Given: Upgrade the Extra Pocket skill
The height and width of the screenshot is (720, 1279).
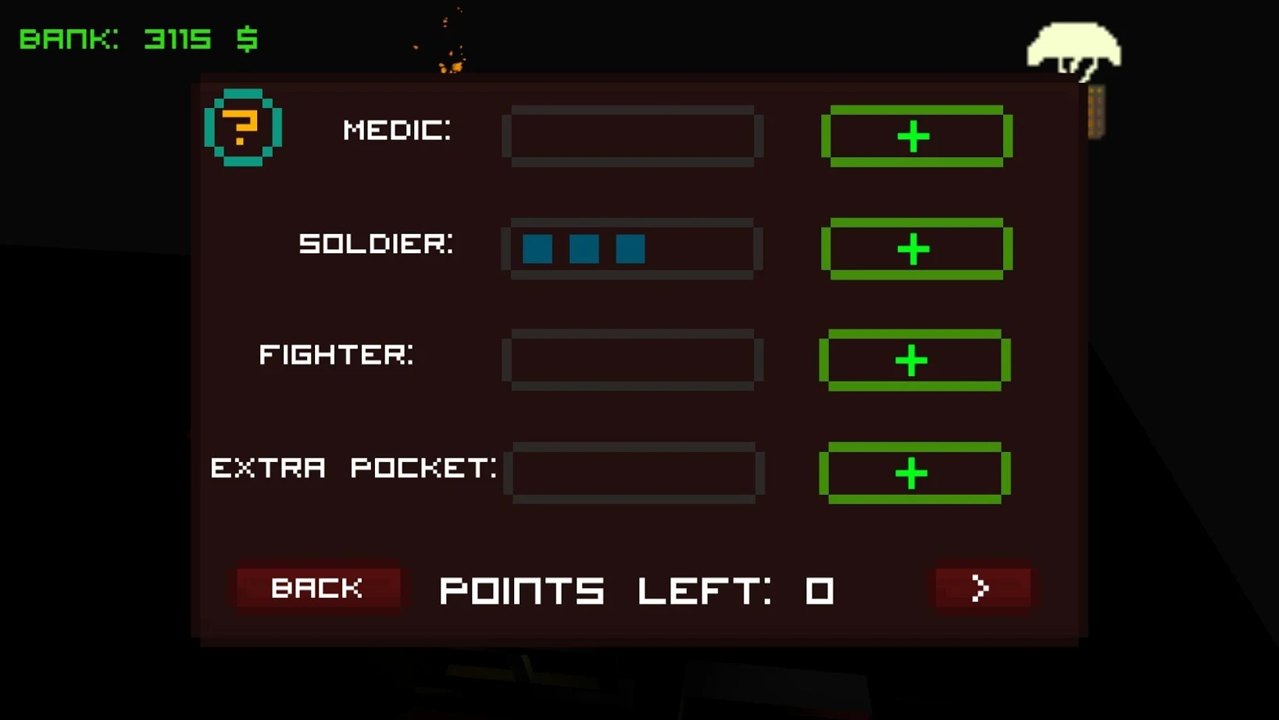Looking at the screenshot, I should tap(914, 473).
